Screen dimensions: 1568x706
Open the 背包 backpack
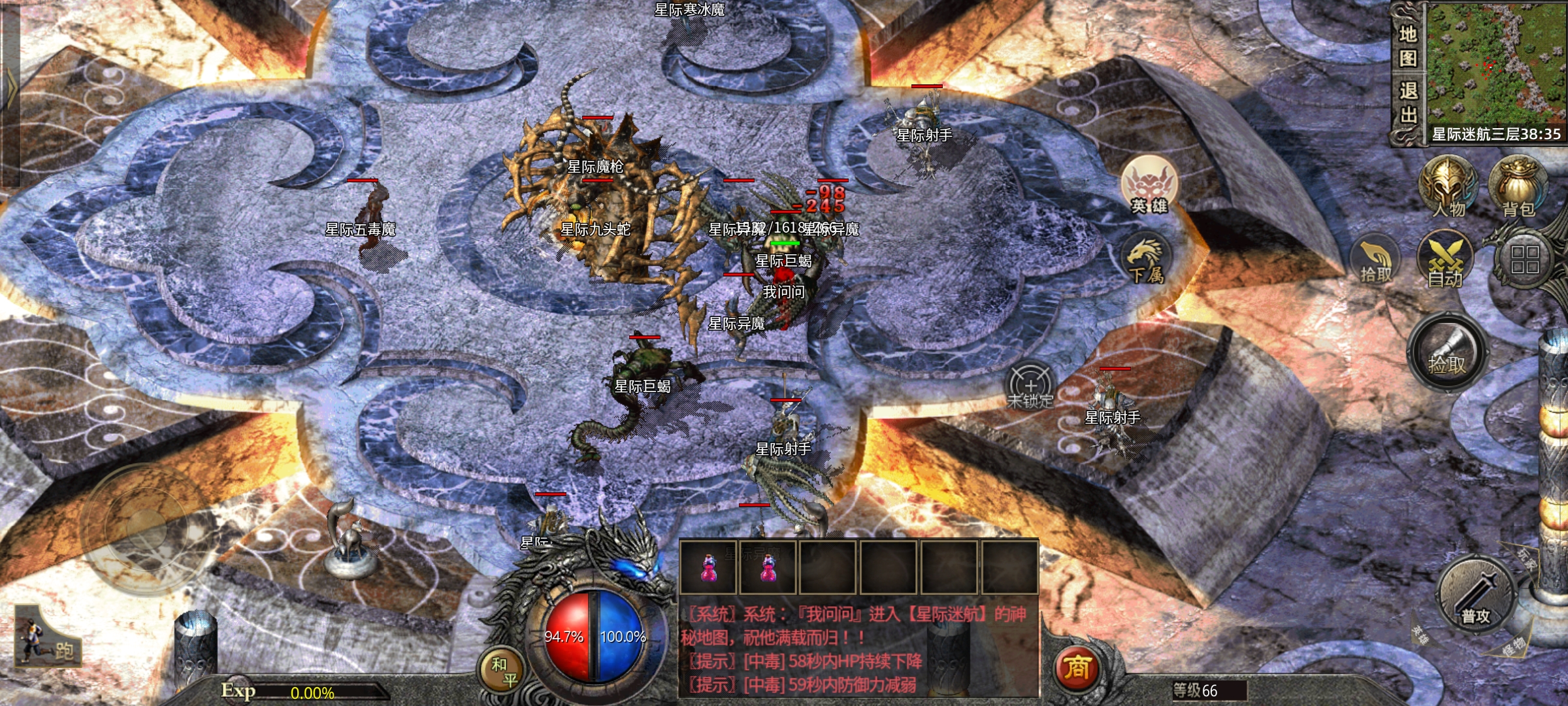(1518, 186)
